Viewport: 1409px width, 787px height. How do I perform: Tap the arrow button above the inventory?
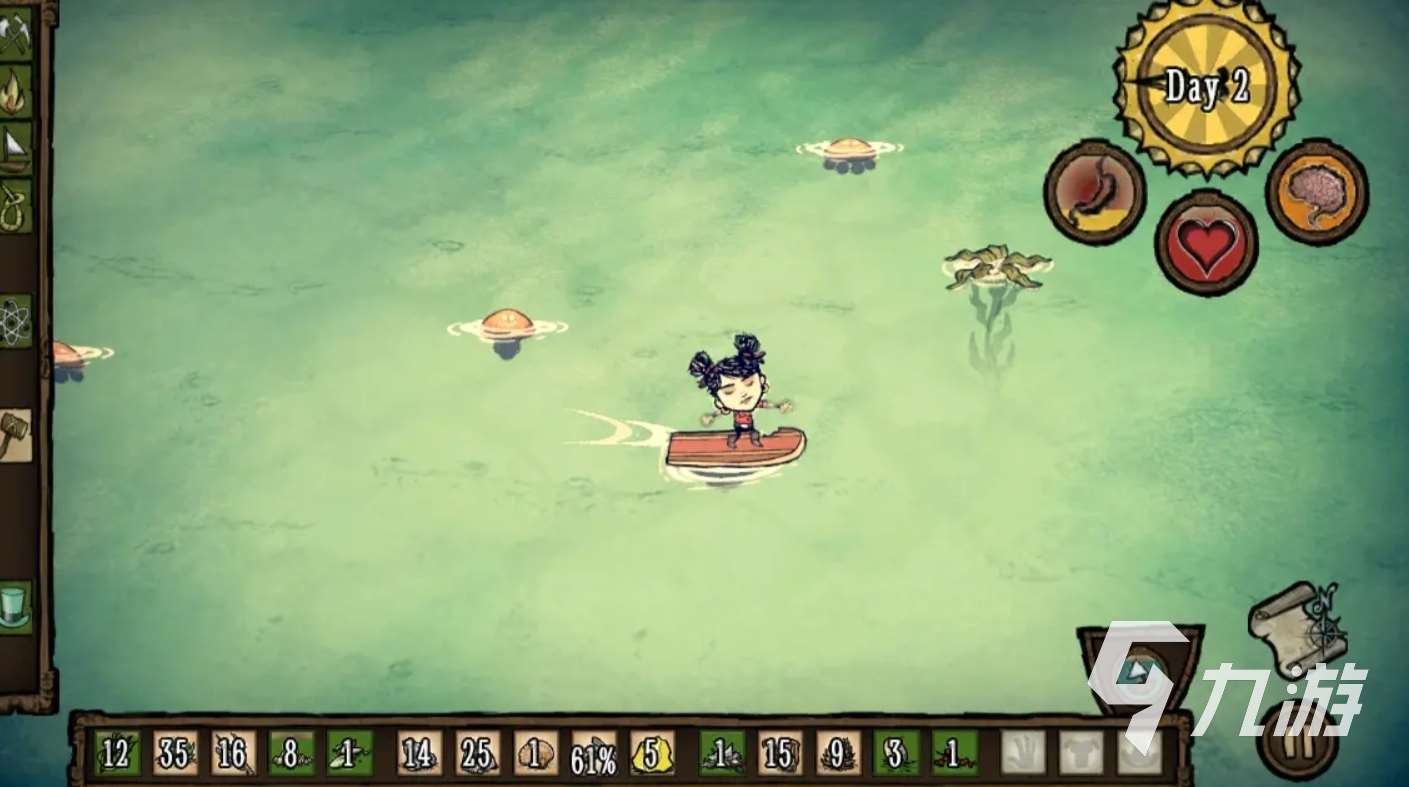[x=1140, y=668]
